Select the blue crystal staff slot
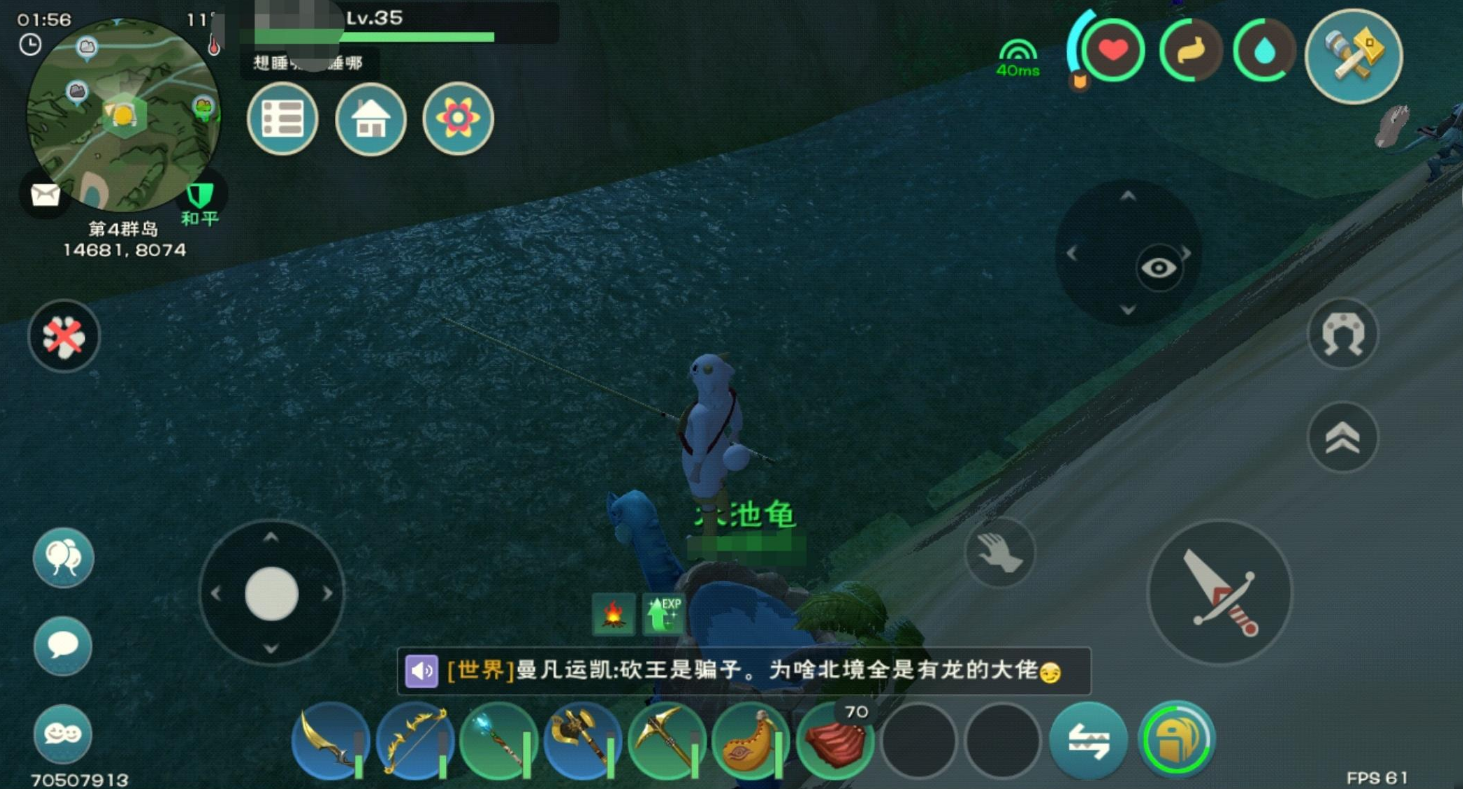Screen dimensions: 1463x789 click(499, 741)
